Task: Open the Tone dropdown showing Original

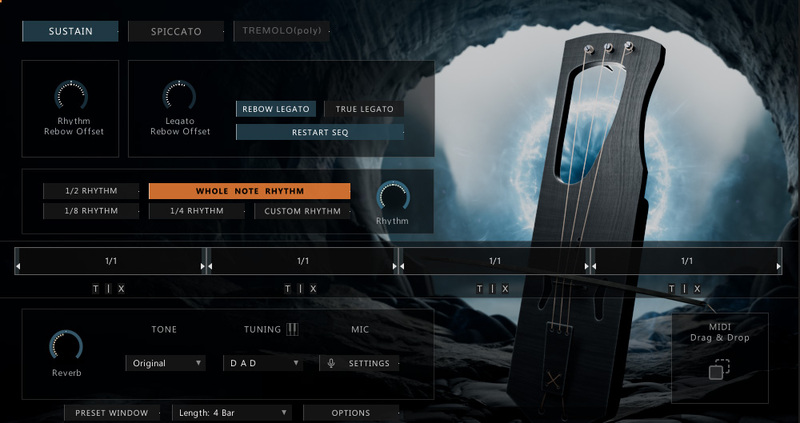Action: click(166, 363)
